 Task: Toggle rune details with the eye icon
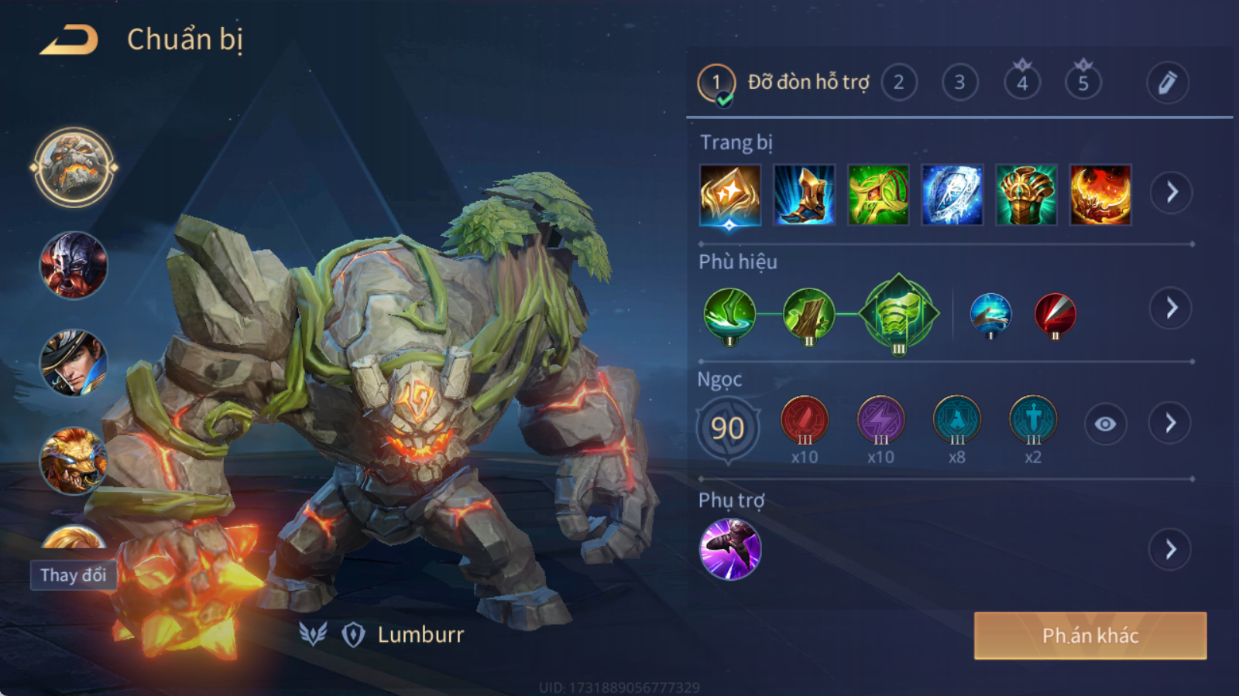tap(1105, 424)
